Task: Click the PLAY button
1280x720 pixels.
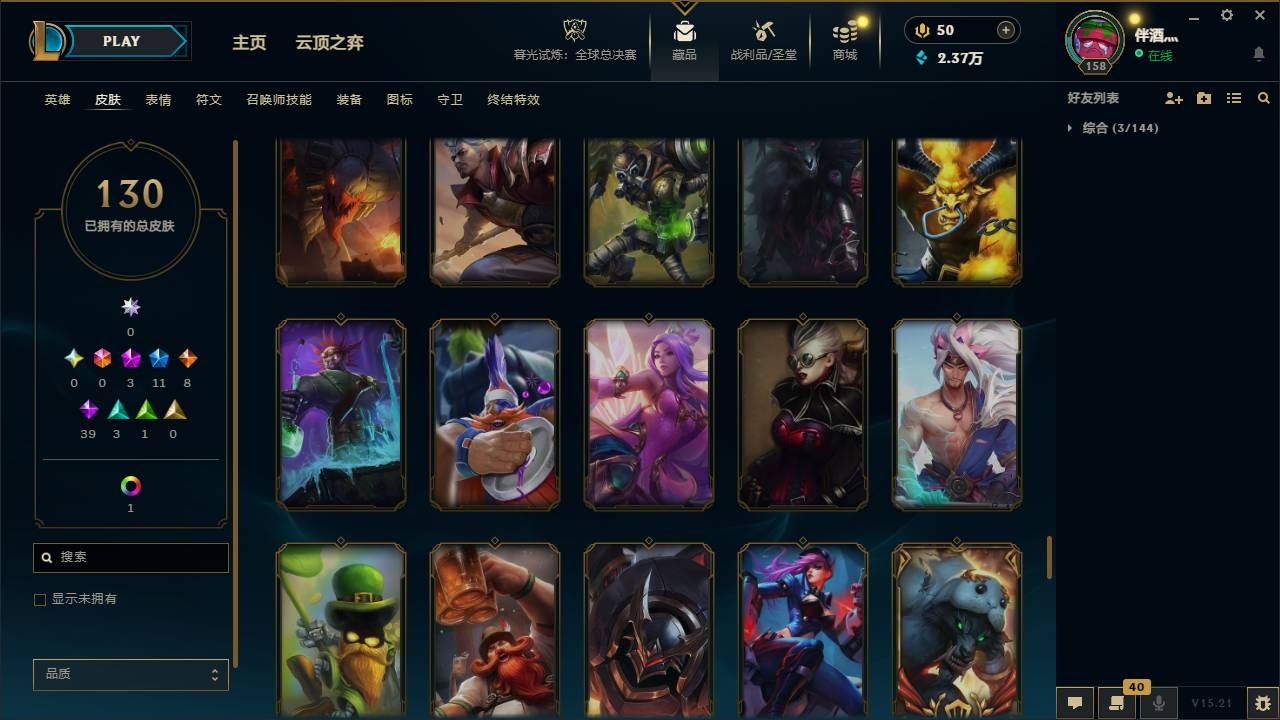Action: click(x=120, y=41)
